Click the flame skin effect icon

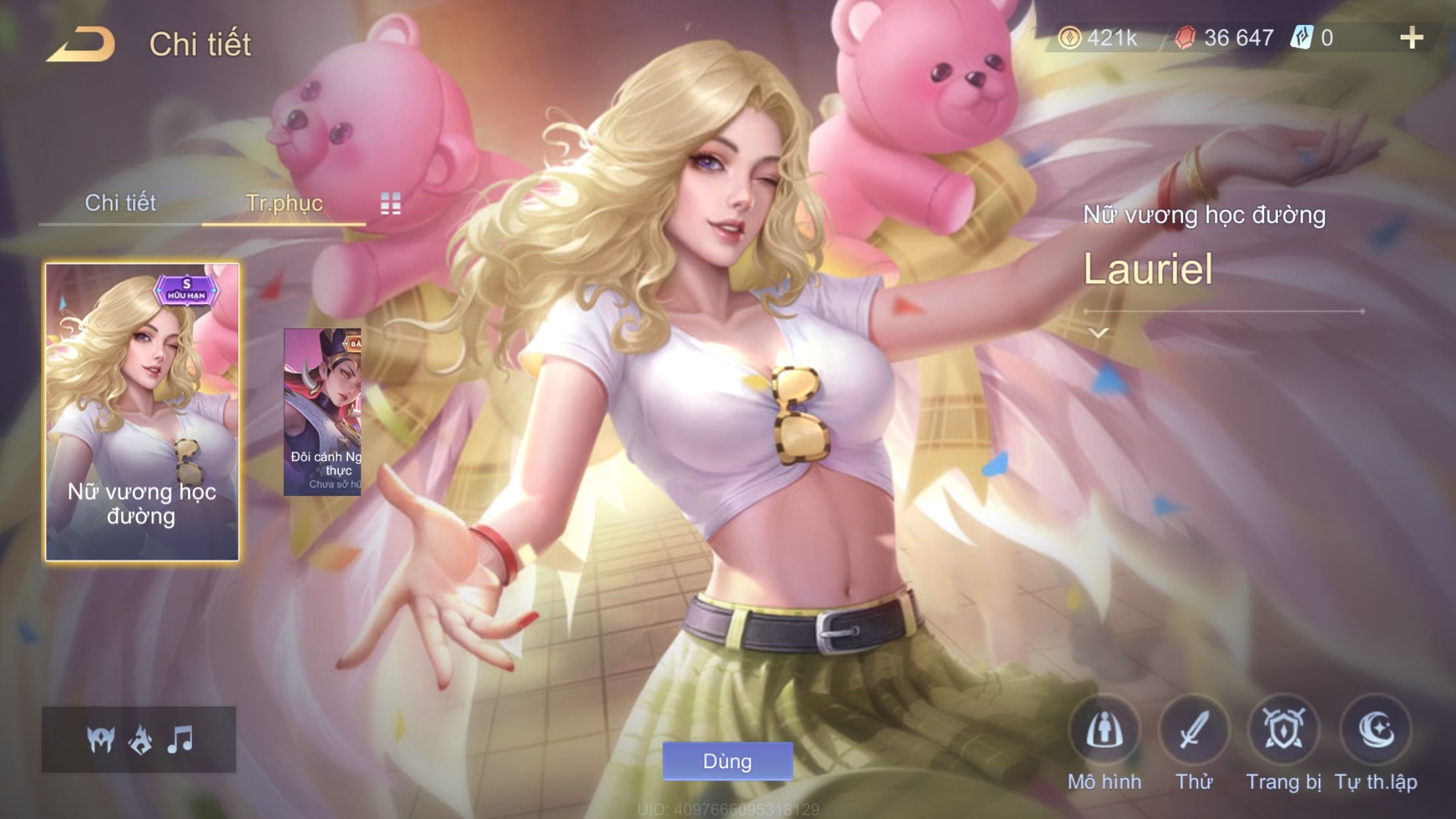pos(140,739)
